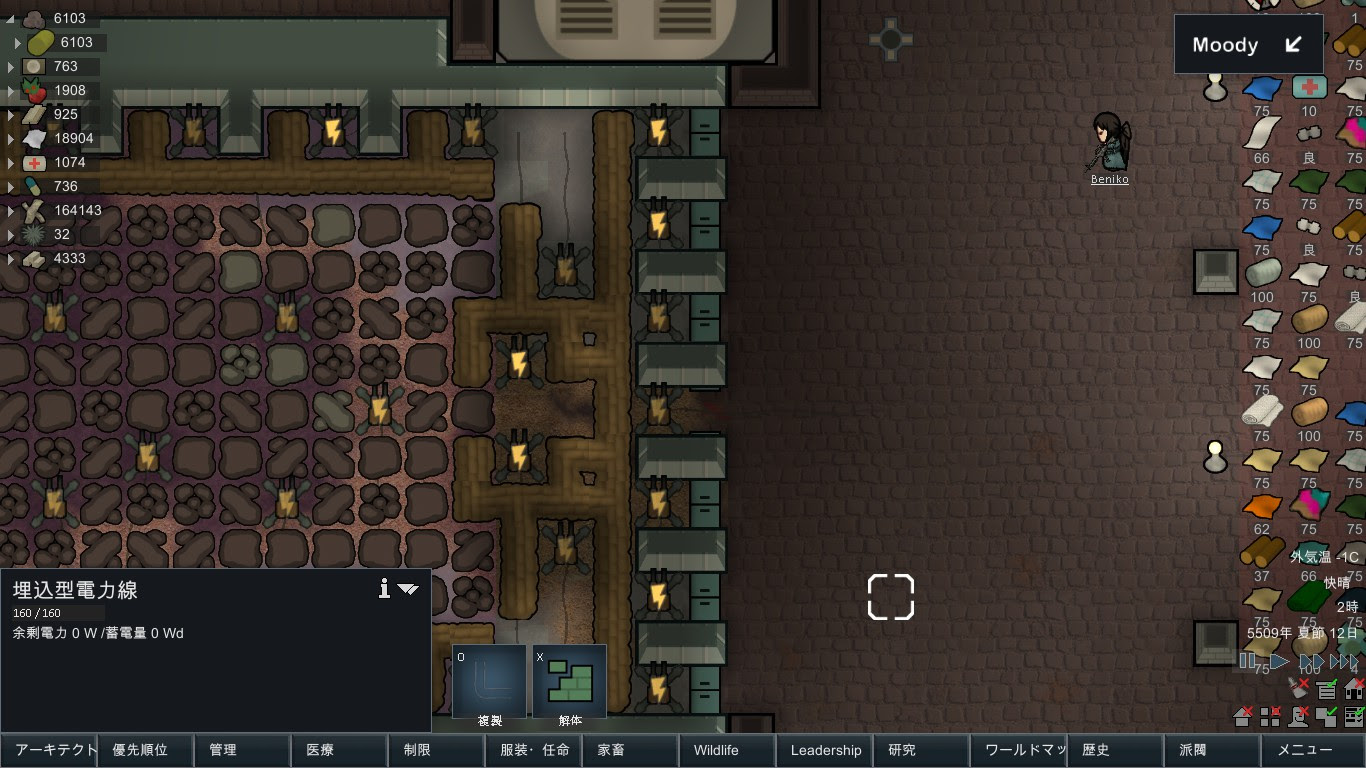Toggle the home area overlay icon
This screenshot has height=768, width=1366.
[1352, 690]
